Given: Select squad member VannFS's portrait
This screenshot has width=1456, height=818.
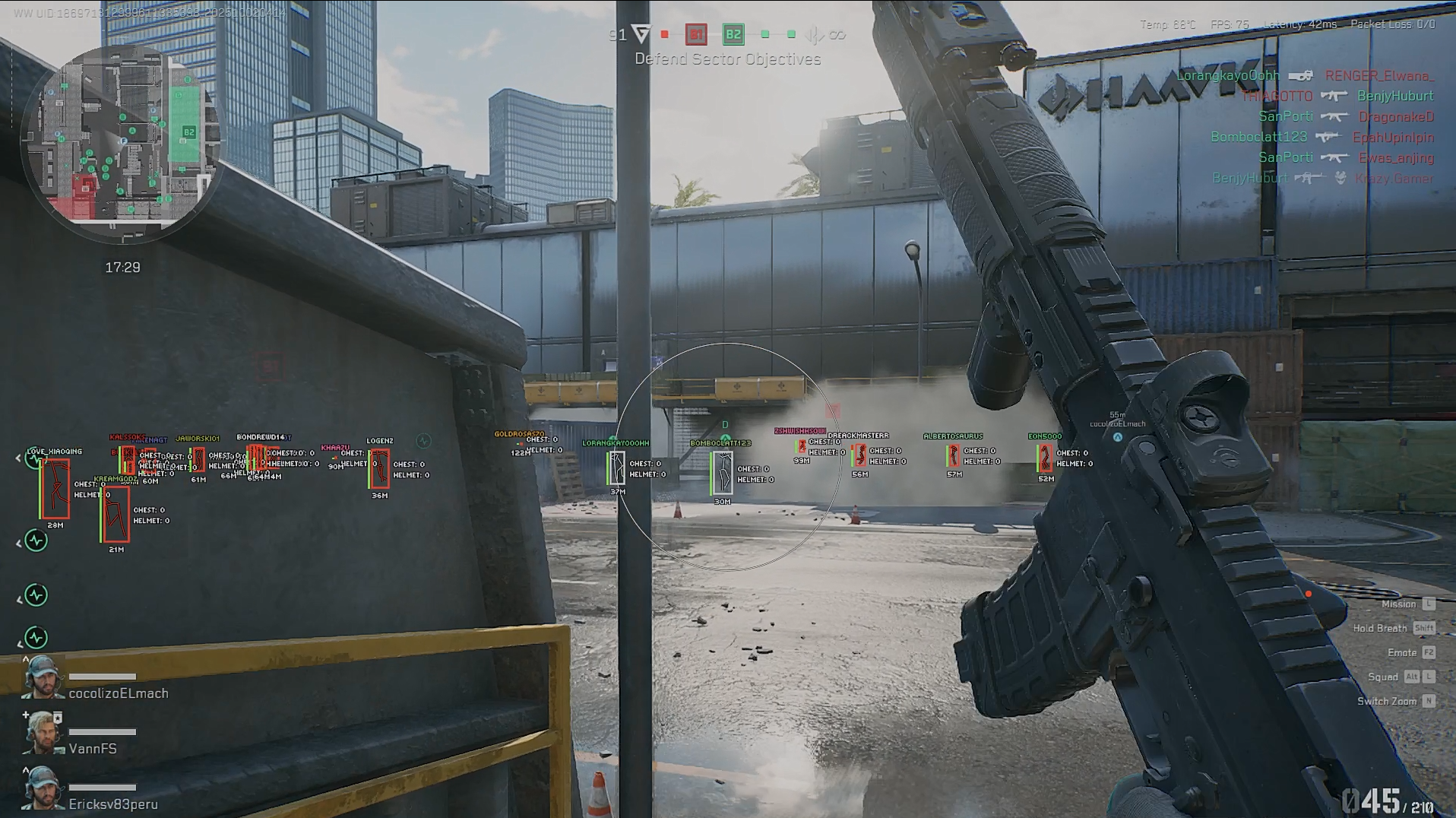Looking at the screenshot, I should (42, 734).
